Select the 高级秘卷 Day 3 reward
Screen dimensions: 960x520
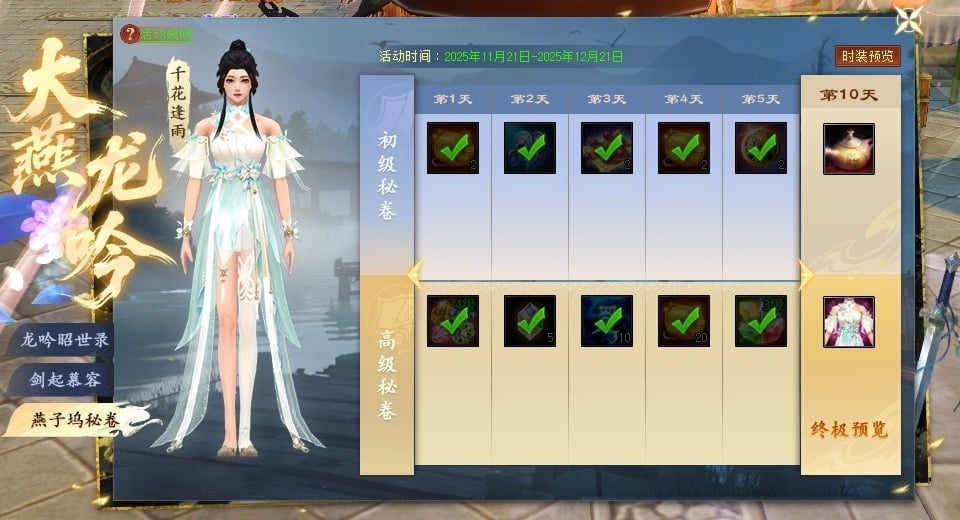click(607, 321)
